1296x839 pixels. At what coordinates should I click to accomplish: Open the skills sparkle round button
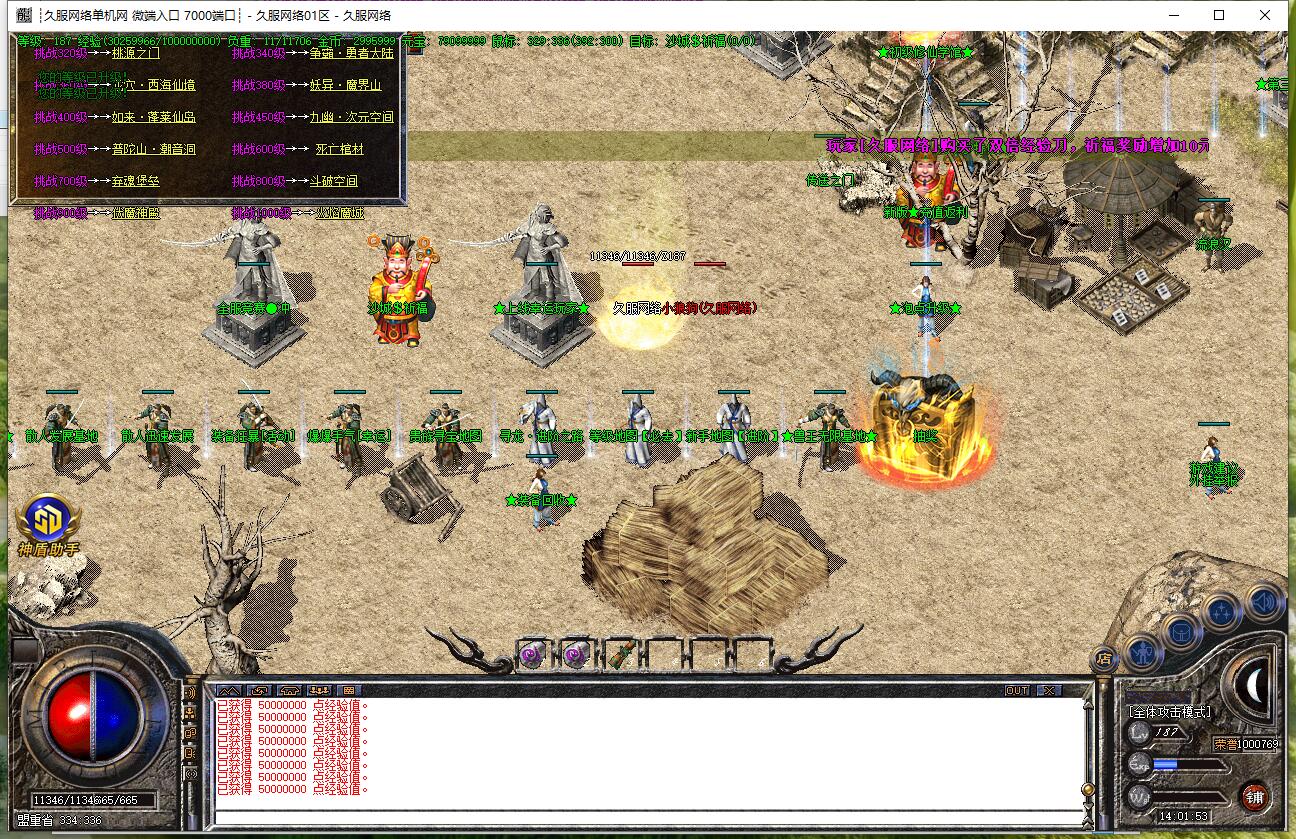click(1222, 611)
